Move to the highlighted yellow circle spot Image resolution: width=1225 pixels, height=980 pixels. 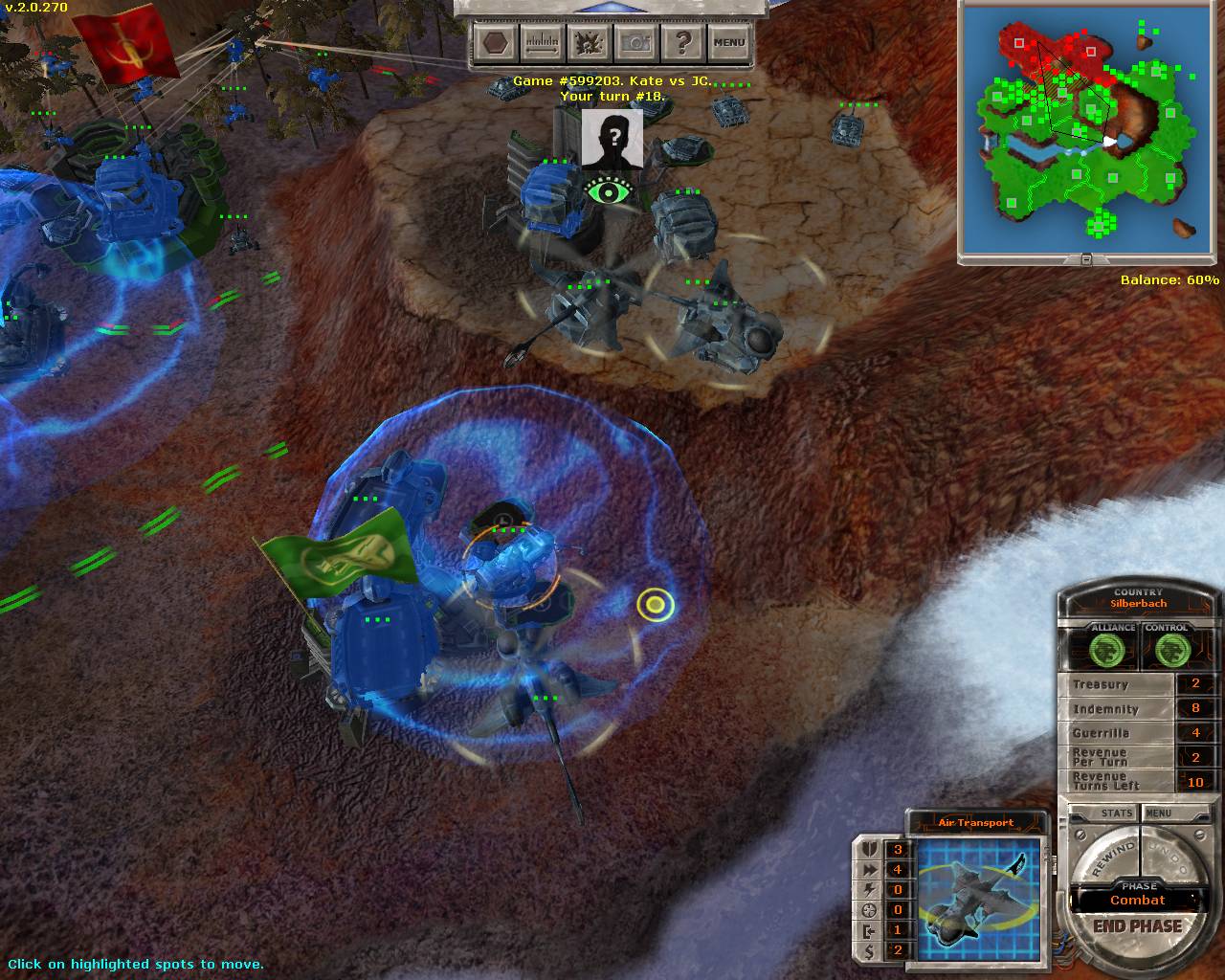656,604
